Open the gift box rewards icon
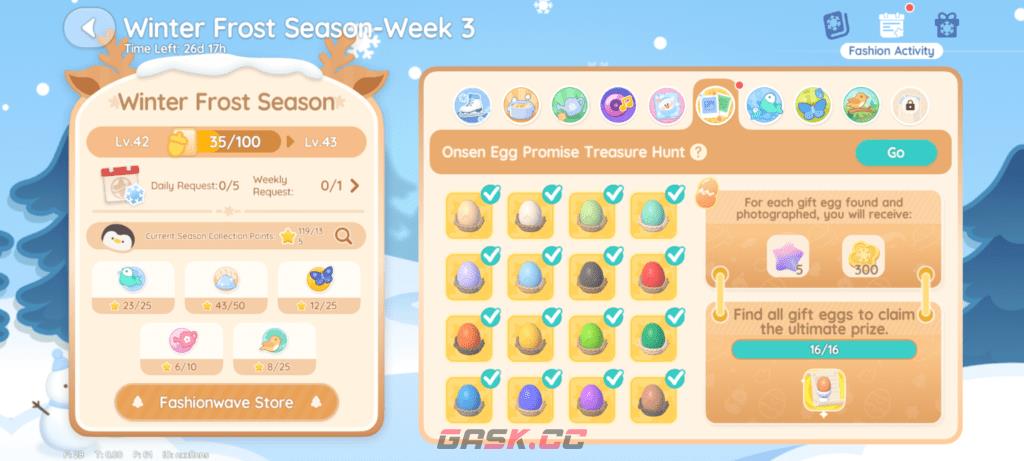1024x461 pixels. click(946, 26)
